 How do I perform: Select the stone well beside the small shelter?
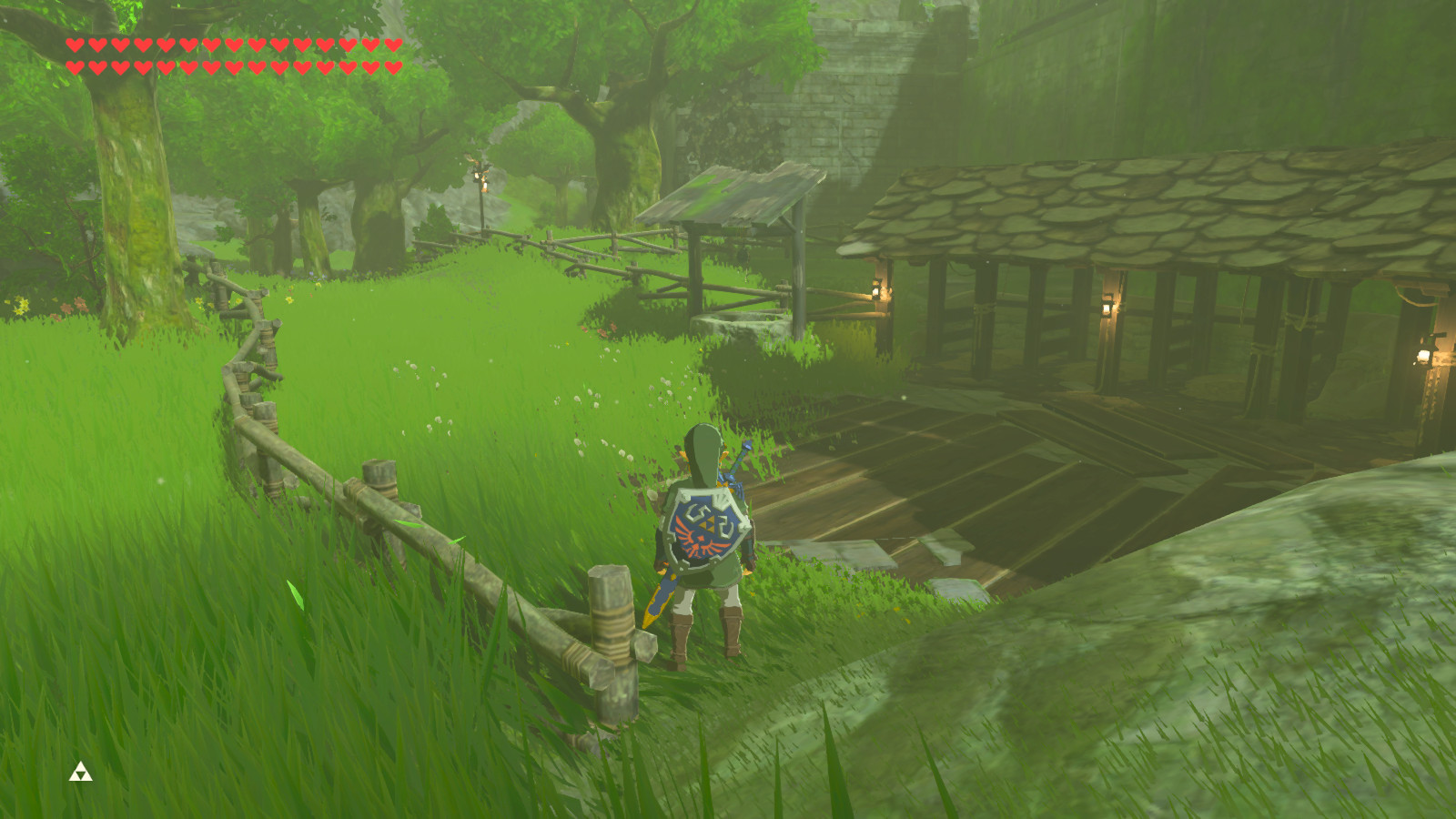click(740, 325)
